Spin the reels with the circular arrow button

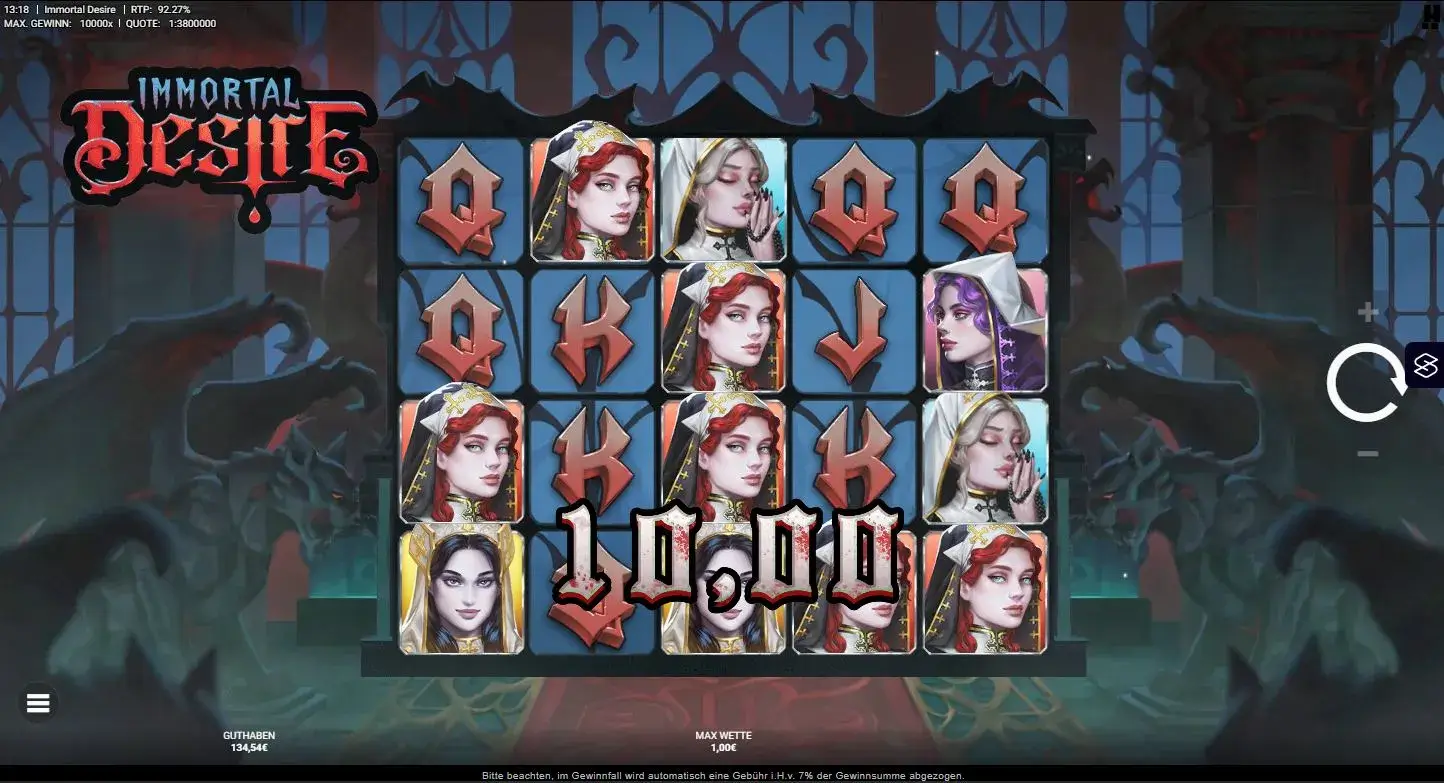pyautogui.click(x=1368, y=382)
